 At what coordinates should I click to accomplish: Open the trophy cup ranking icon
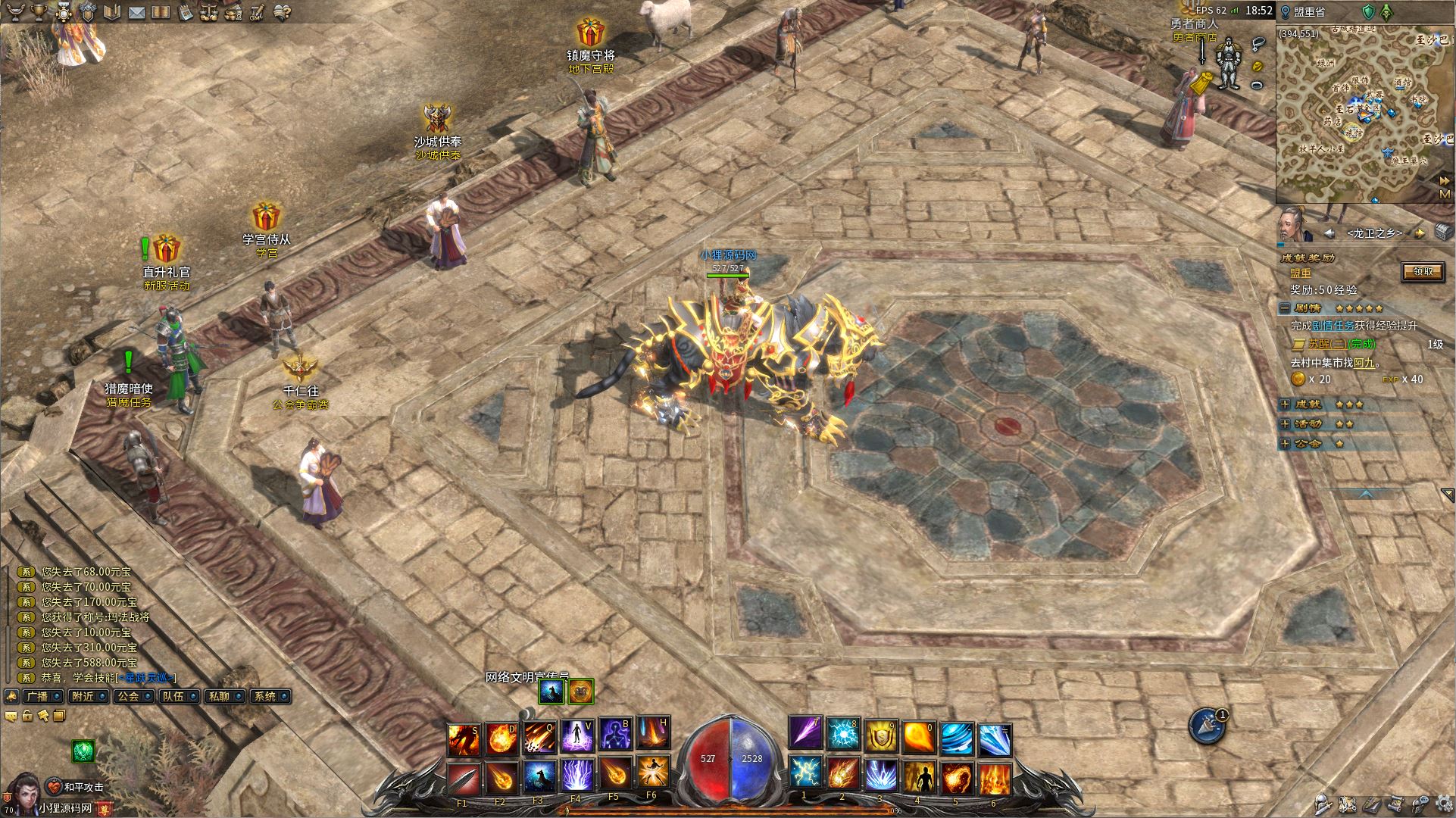tap(39, 12)
